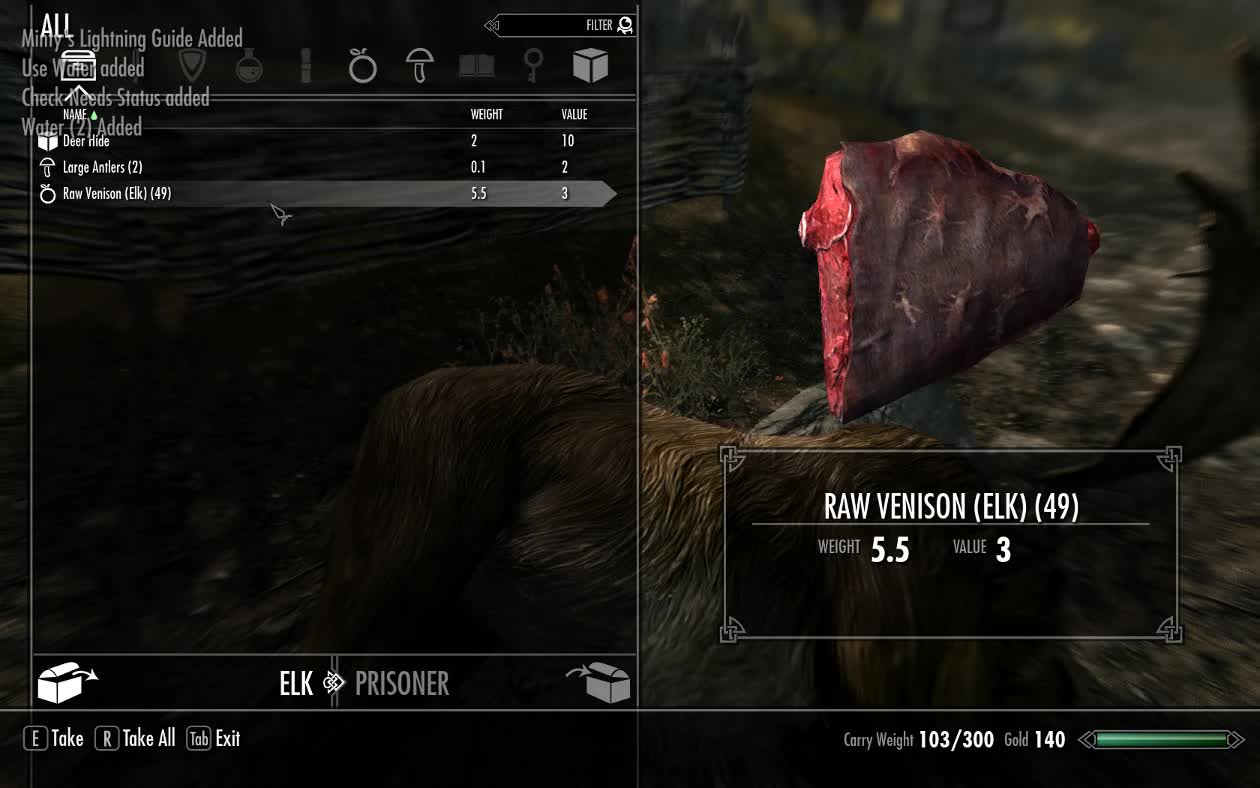Show the food category with apple icon
This screenshot has height=788, width=1260.
[362, 67]
